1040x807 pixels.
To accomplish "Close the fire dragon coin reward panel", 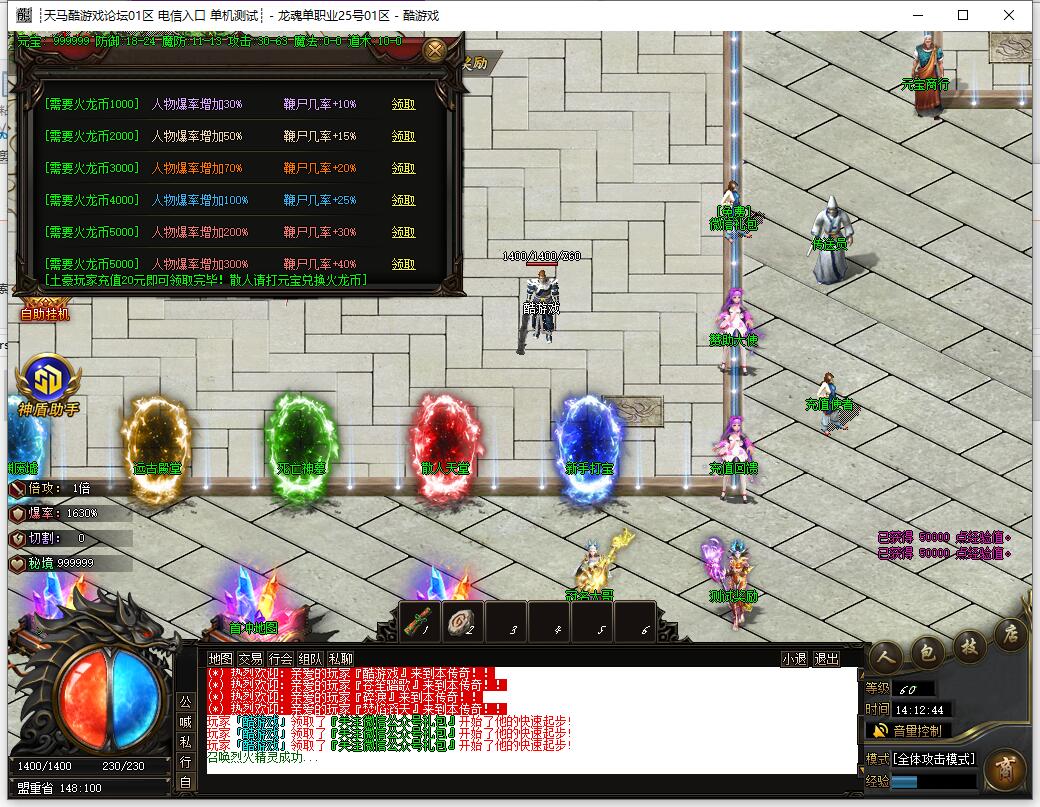I will coord(434,50).
